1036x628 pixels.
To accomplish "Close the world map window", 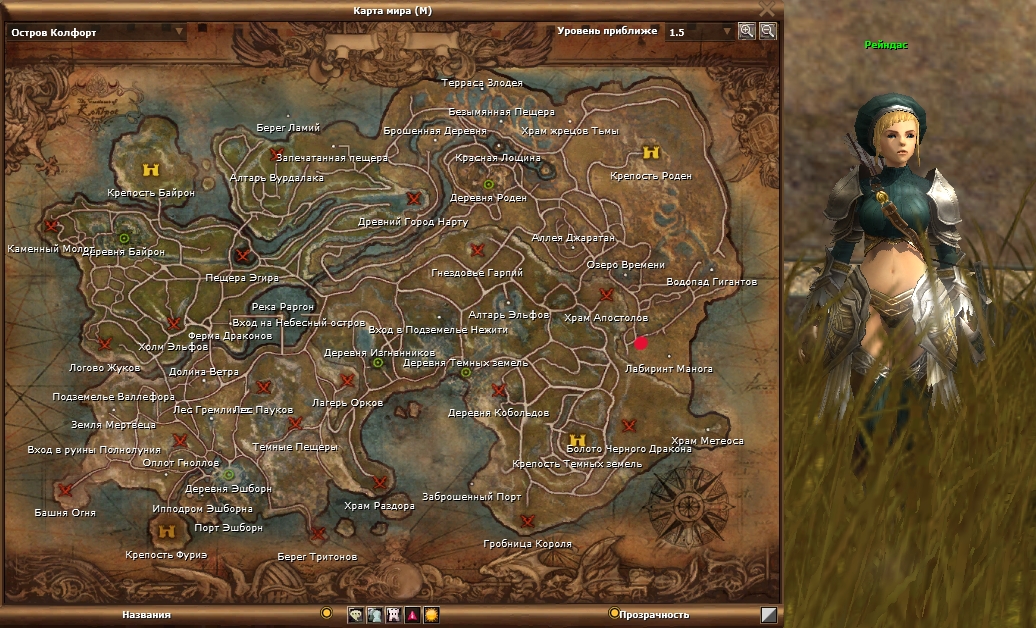I will pos(767,8).
